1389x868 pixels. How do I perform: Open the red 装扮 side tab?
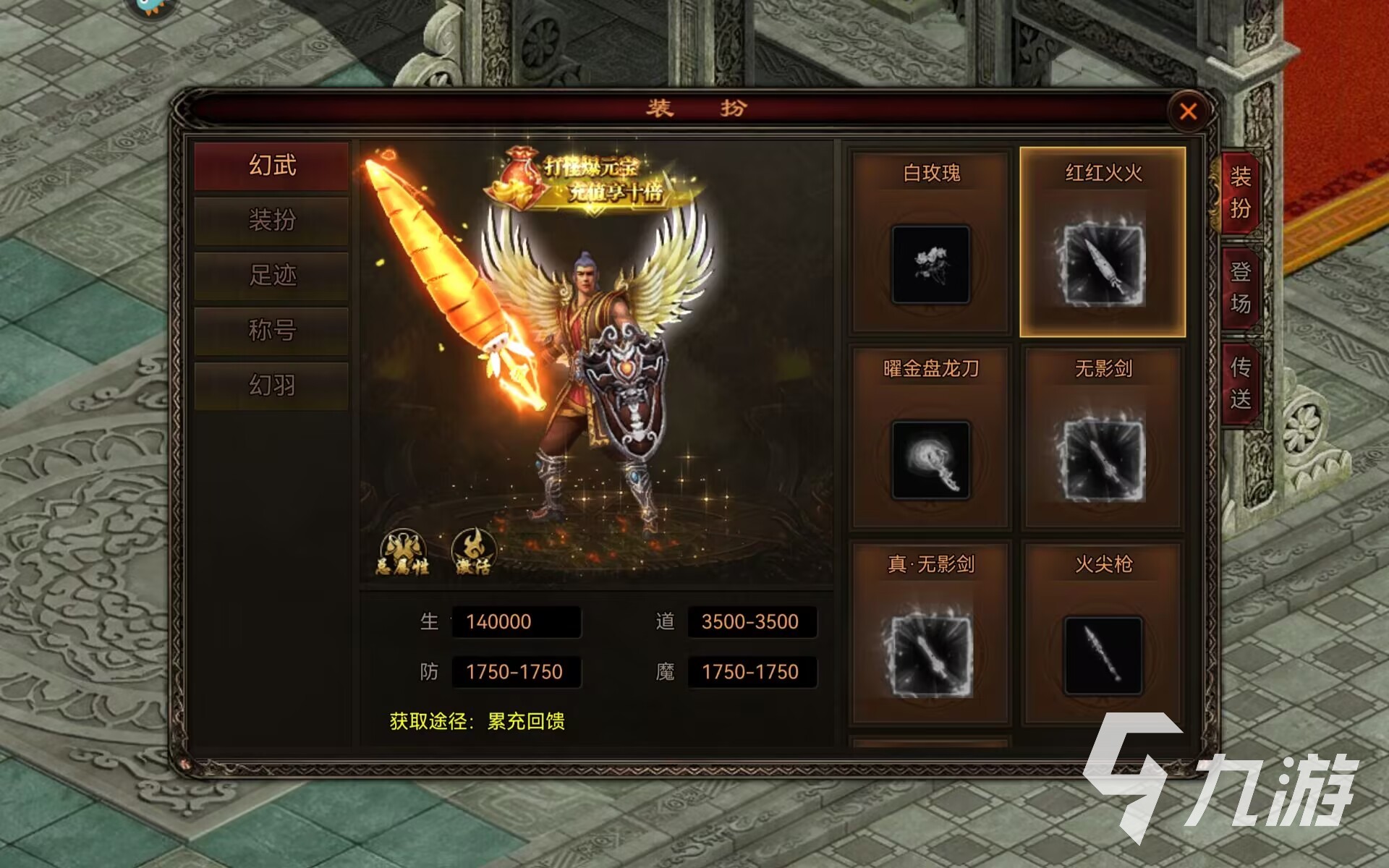coord(1240,192)
